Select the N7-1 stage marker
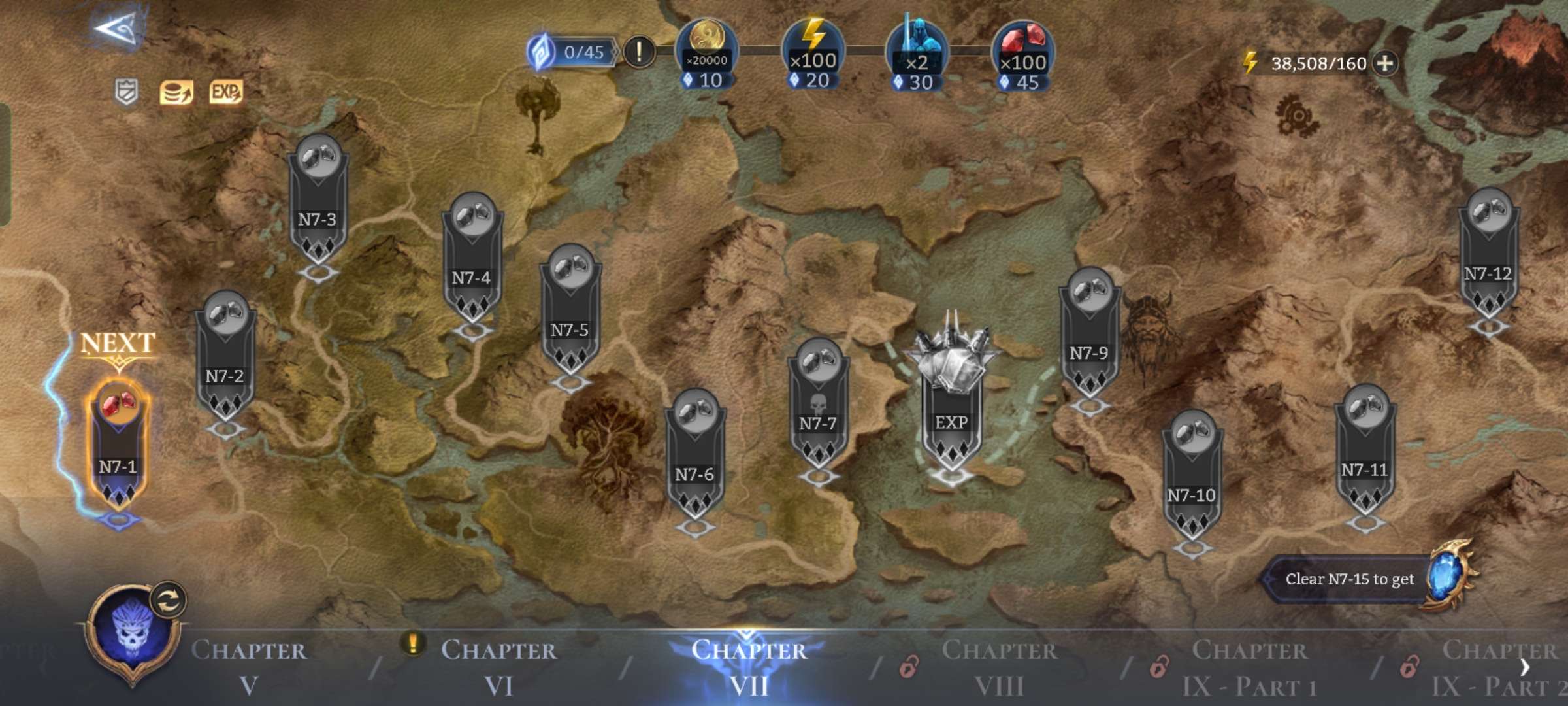The image size is (1568, 706). 118,445
